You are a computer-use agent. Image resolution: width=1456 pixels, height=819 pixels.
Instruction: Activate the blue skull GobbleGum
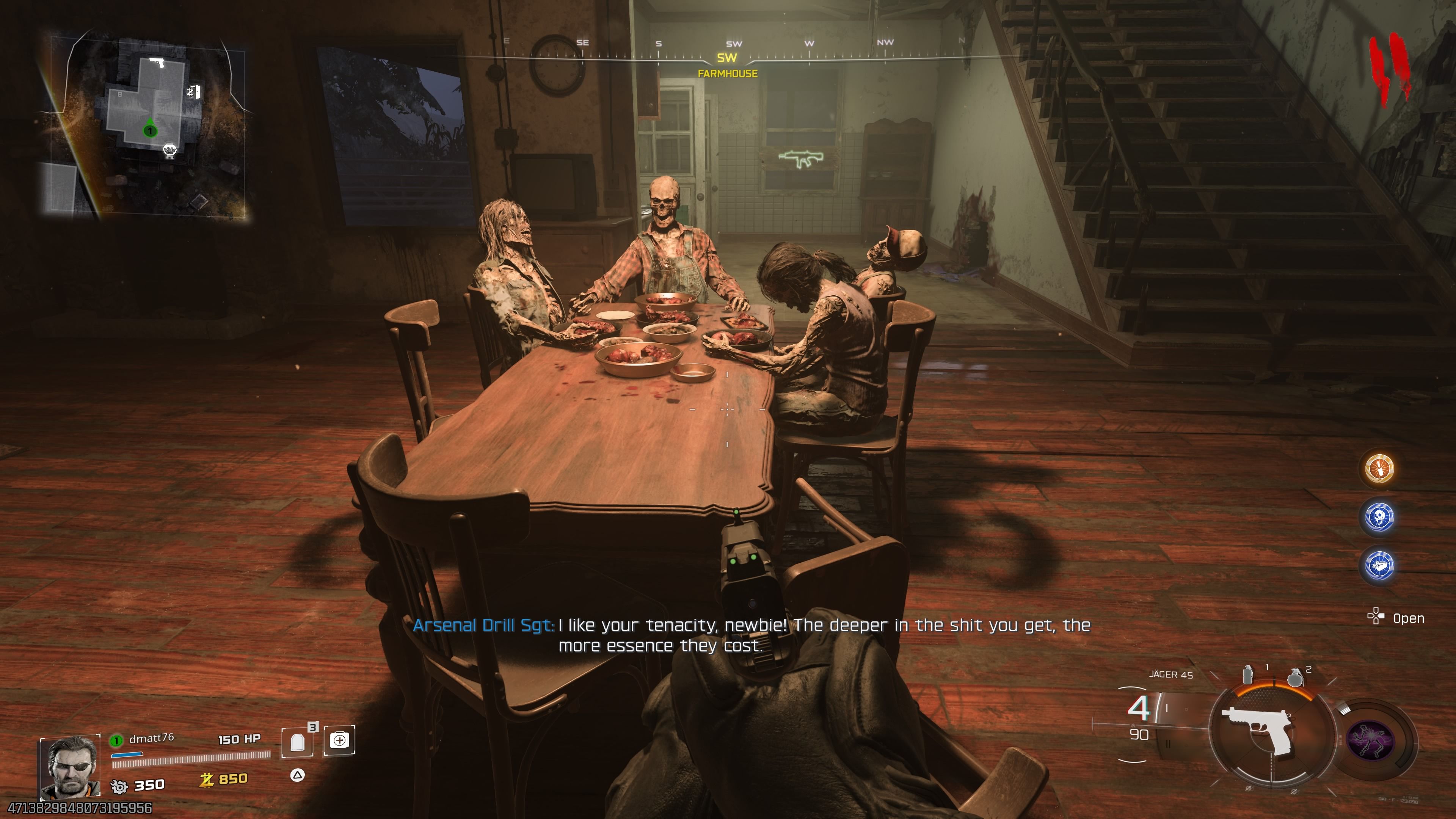pos(1379,516)
